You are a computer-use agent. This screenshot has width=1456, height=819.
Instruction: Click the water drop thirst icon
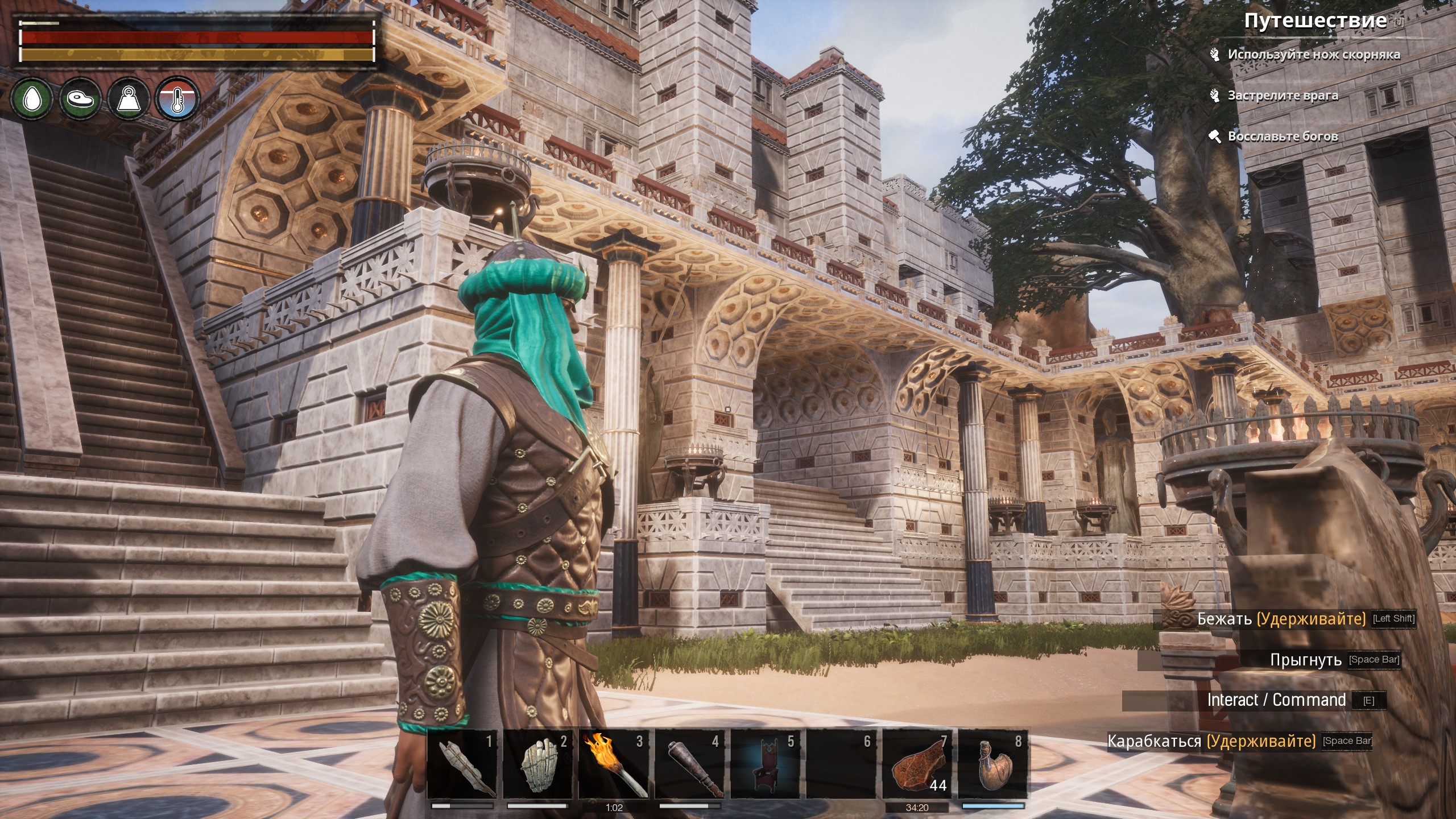pyautogui.click(x=32, y=100)
